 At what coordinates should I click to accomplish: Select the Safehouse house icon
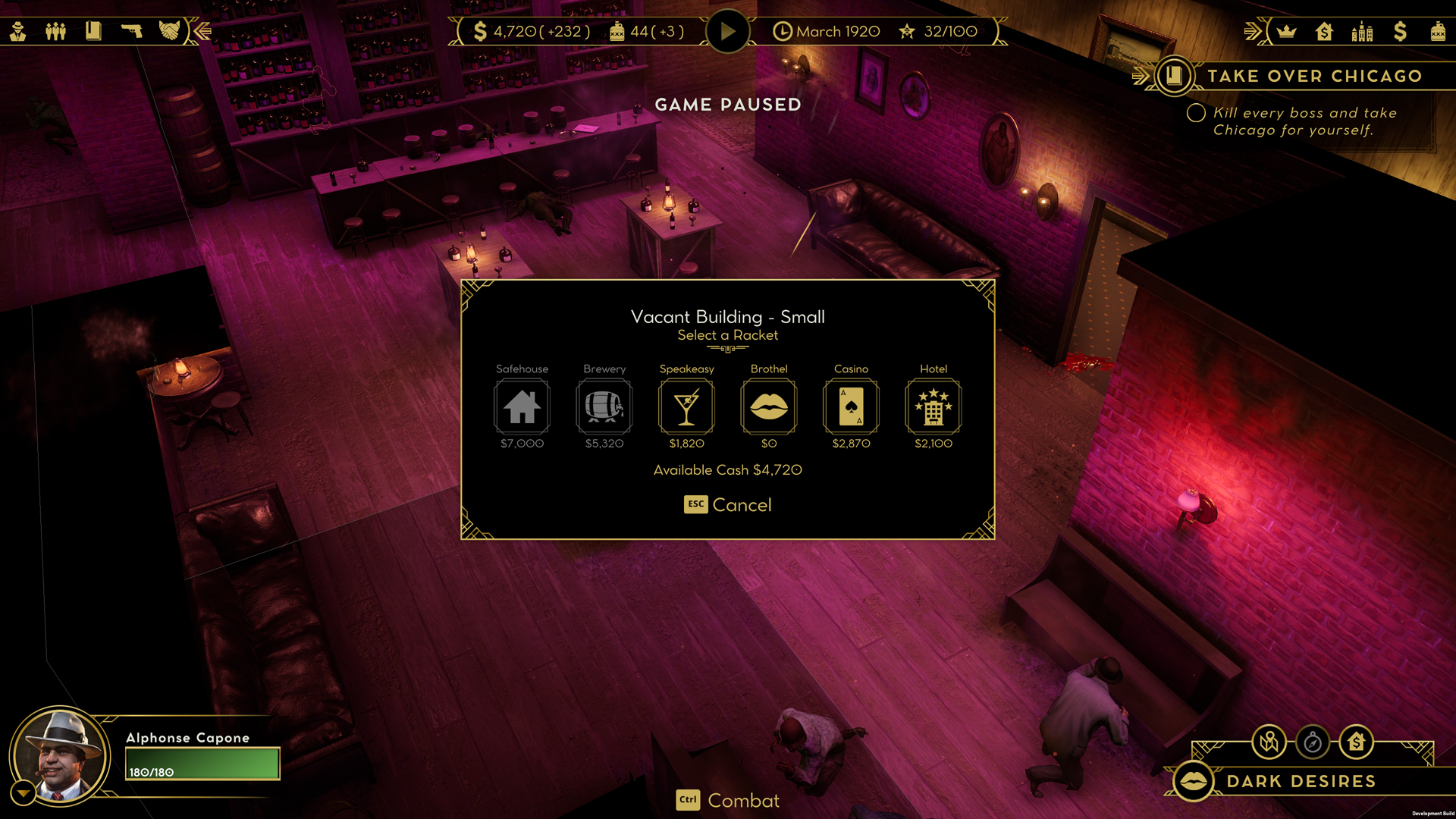[x=522, y=407]
